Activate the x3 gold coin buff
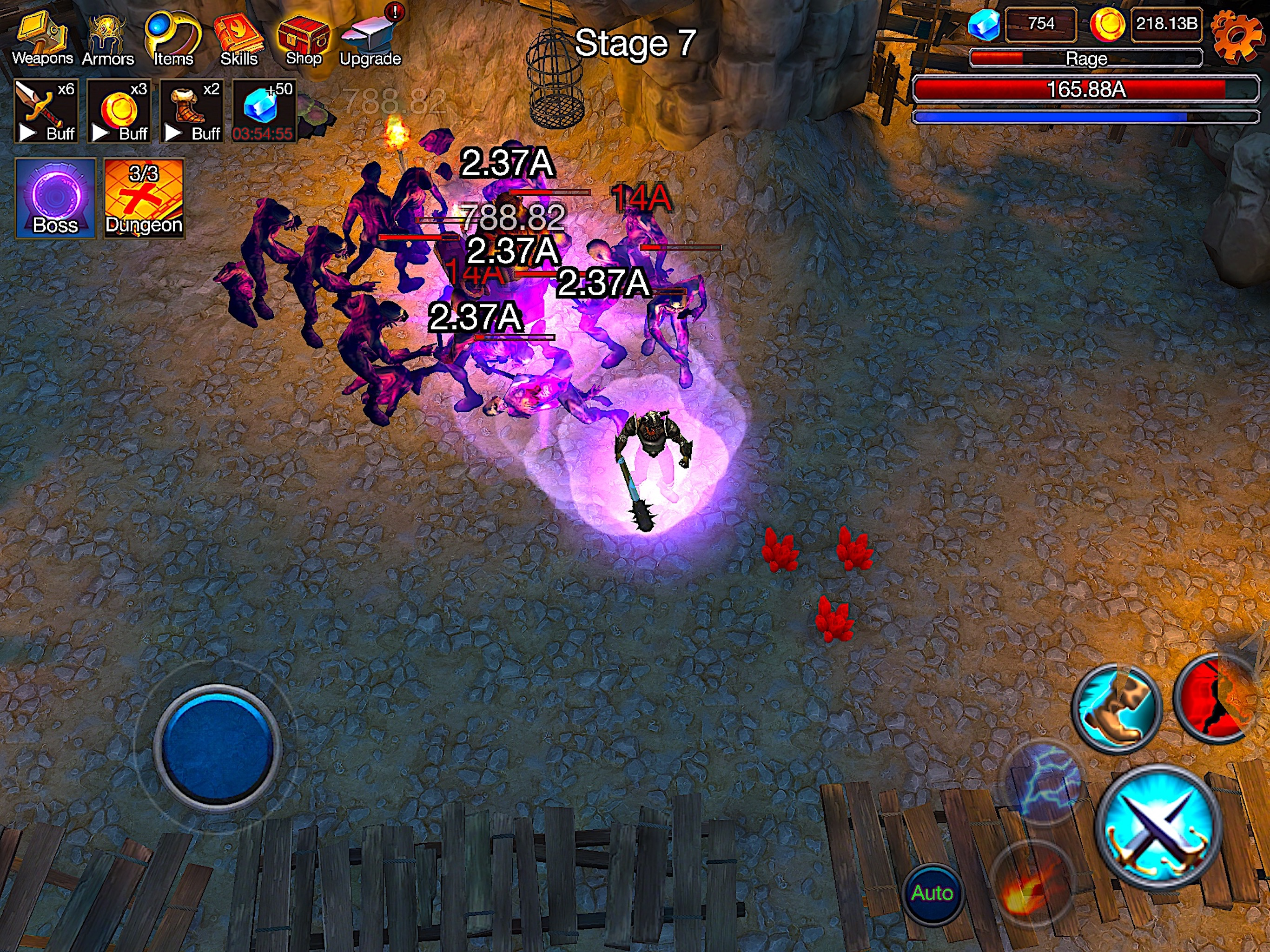 tap(119, 111)
